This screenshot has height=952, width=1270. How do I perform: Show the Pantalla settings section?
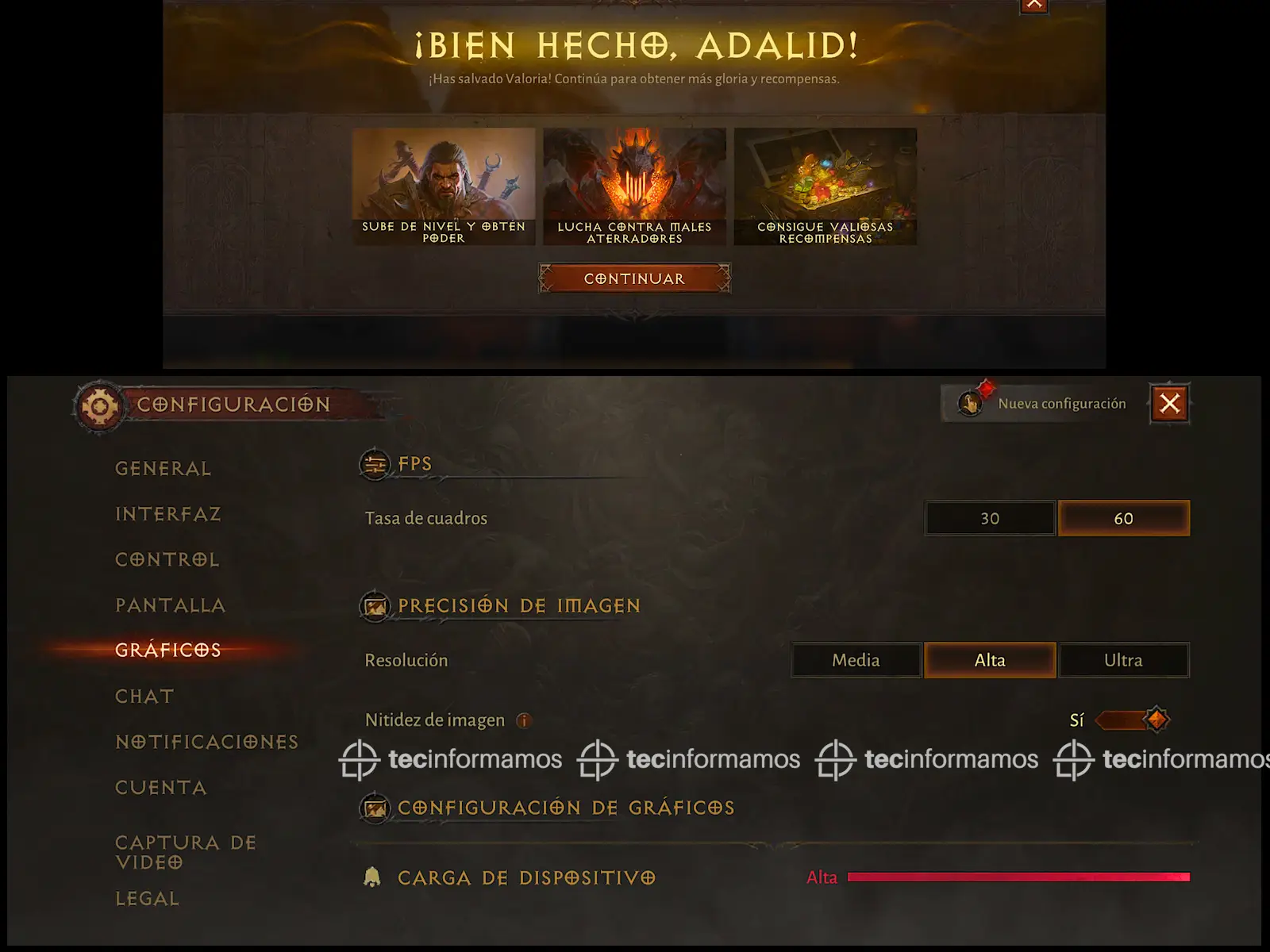(171, 605)
